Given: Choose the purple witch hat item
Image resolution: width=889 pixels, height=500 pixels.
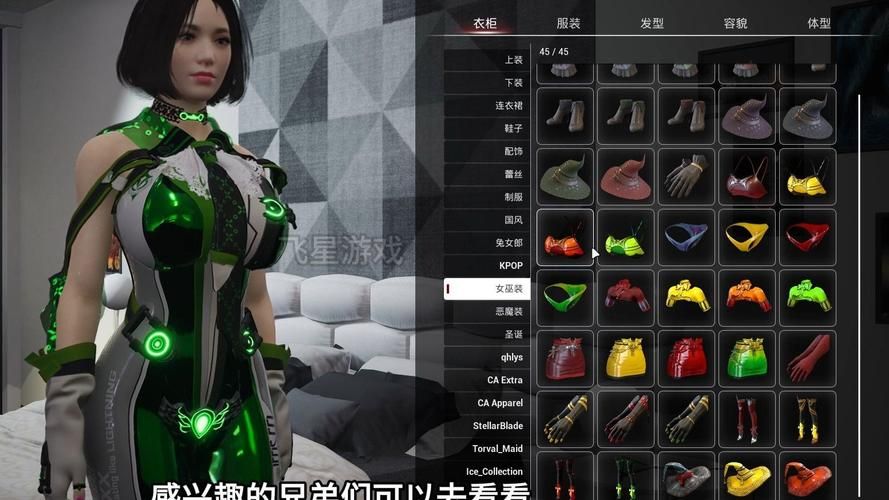Looking at the screenshot, I should (747, 117).
